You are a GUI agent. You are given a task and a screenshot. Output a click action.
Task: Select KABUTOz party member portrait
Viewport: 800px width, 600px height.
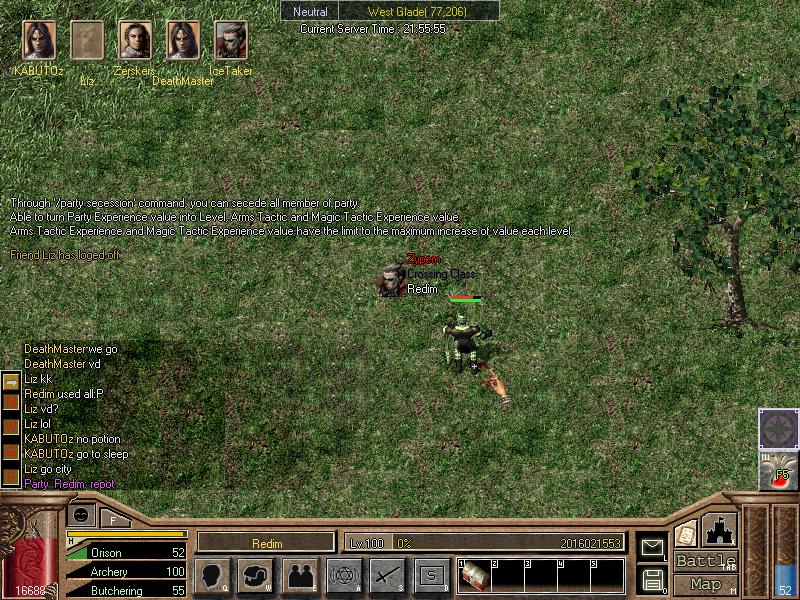point(38,42)
